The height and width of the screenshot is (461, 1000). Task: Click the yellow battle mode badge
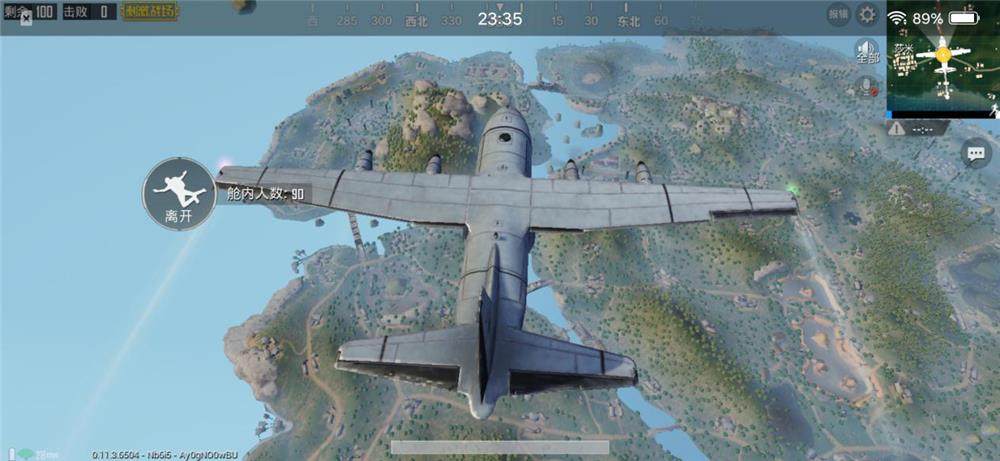coord(150,11)
